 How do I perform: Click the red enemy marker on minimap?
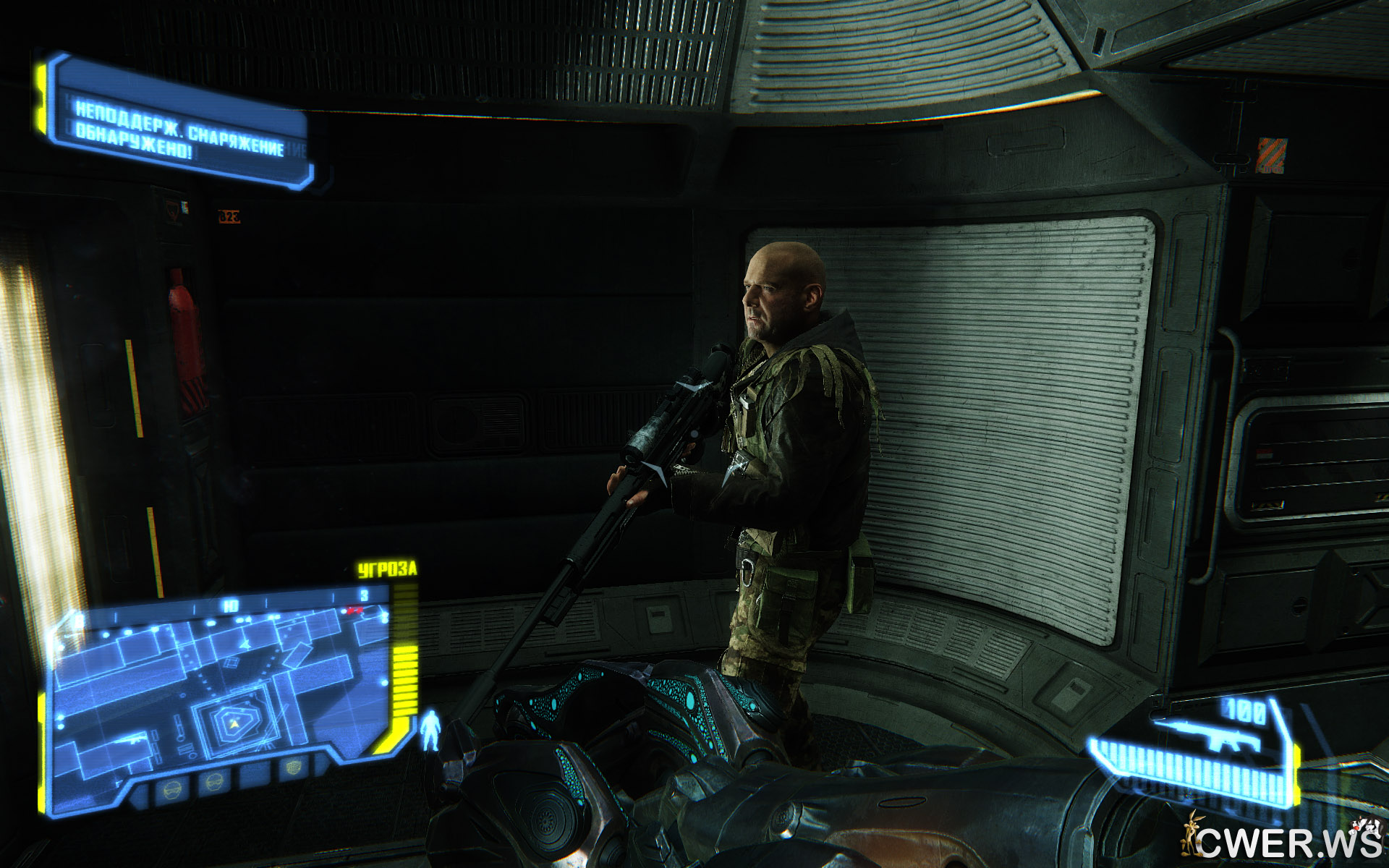tap(355, 611)
